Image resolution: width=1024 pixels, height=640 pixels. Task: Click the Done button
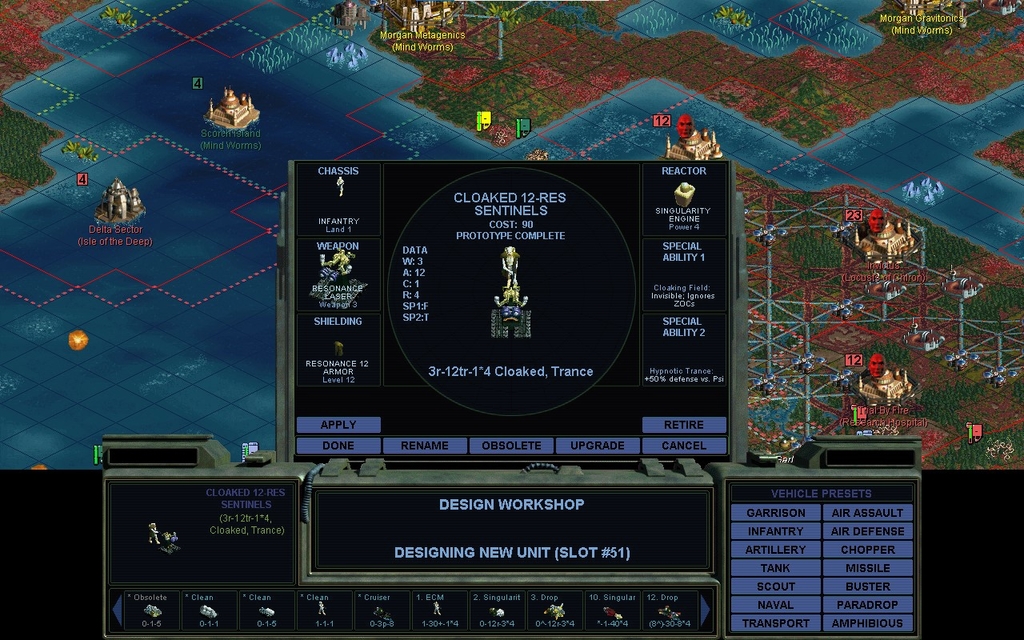pyautogui.click(x=338, y=446)
